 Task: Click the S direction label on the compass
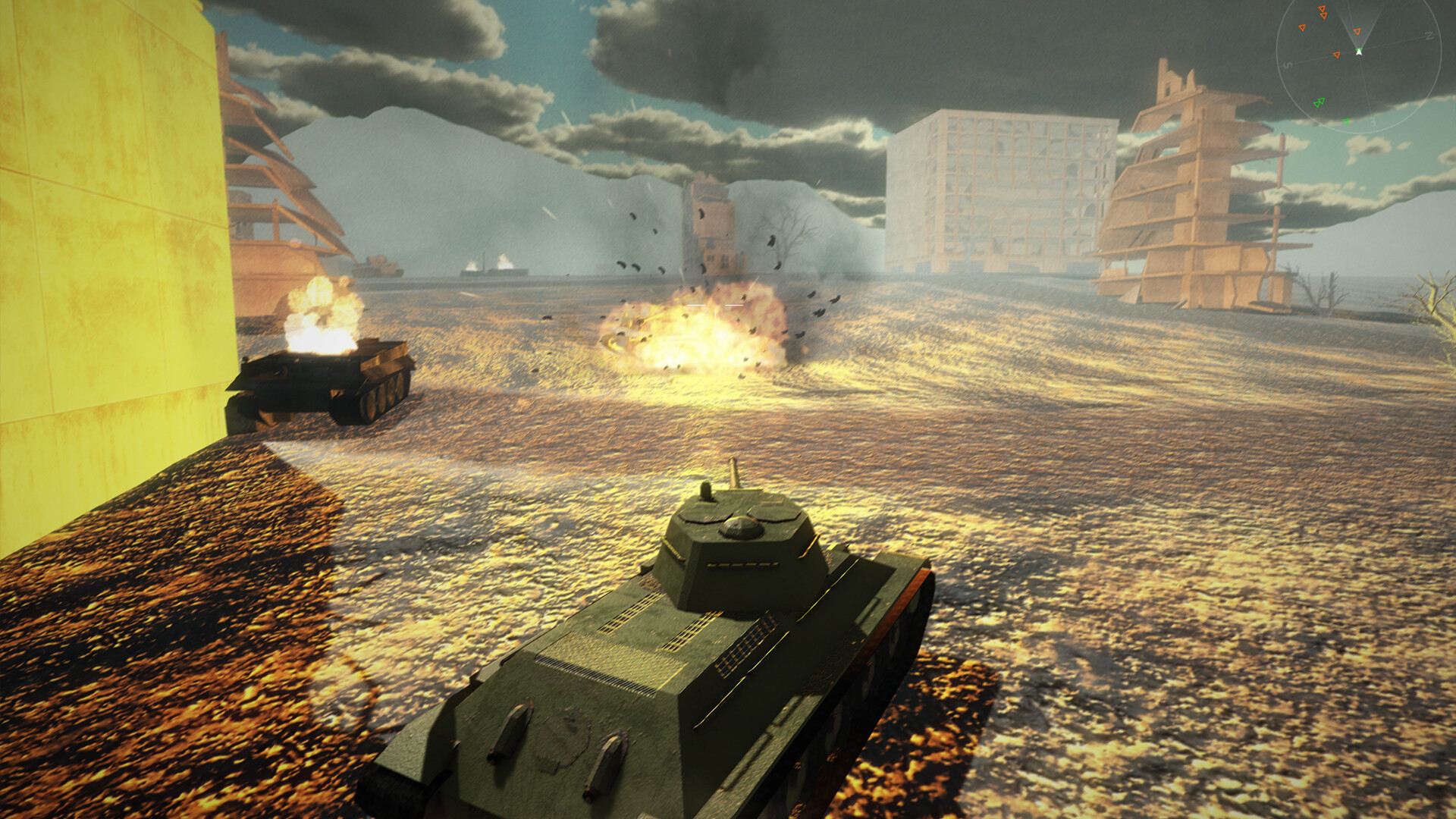click(1287, 65)
